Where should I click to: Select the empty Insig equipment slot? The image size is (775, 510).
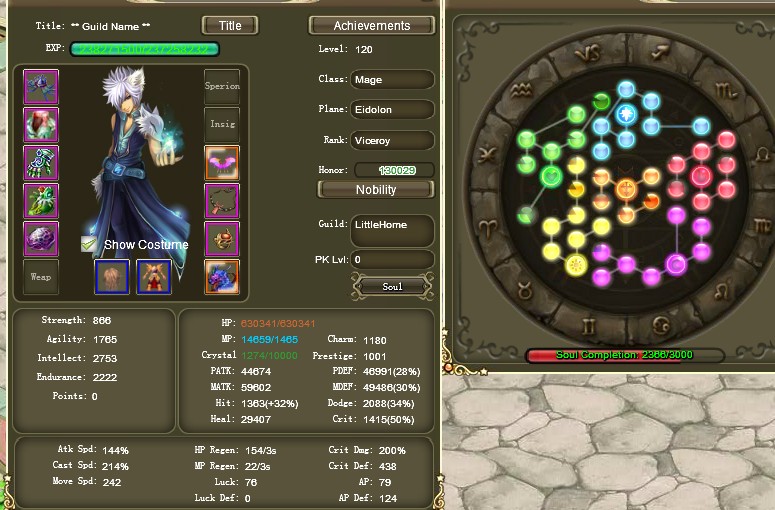coord(222,125)
